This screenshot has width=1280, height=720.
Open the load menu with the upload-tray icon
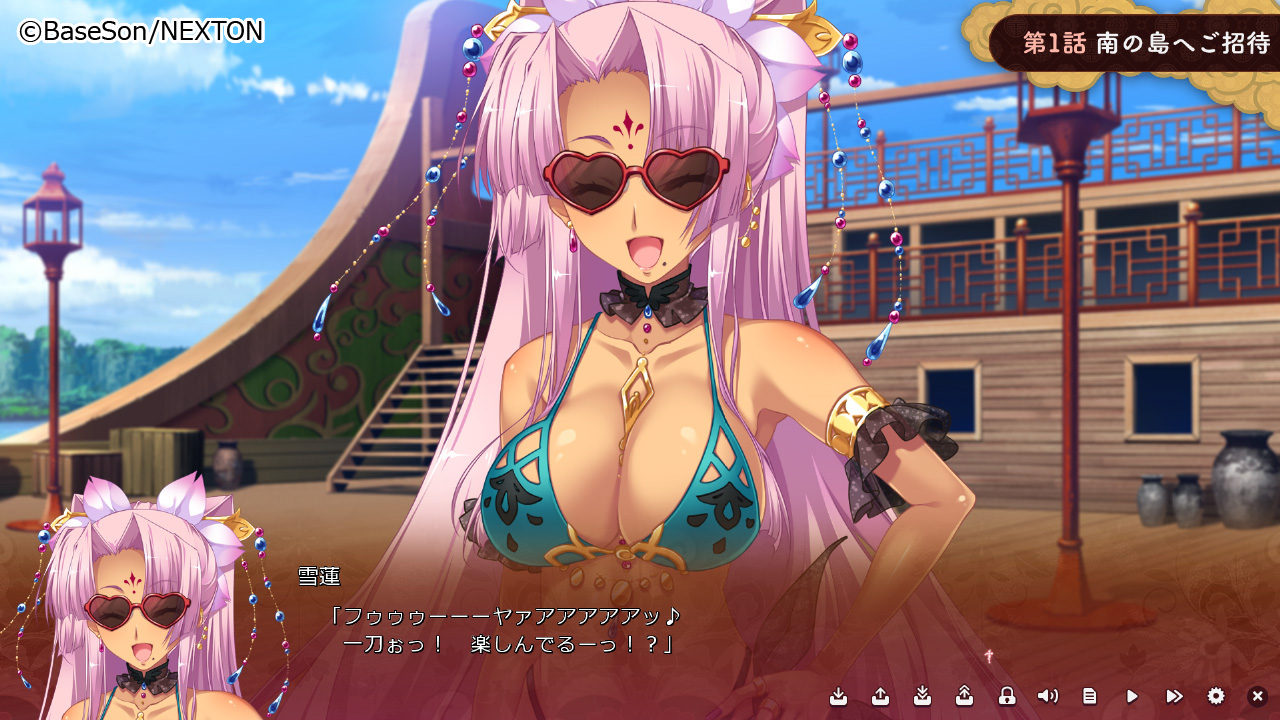coord(881,696)
